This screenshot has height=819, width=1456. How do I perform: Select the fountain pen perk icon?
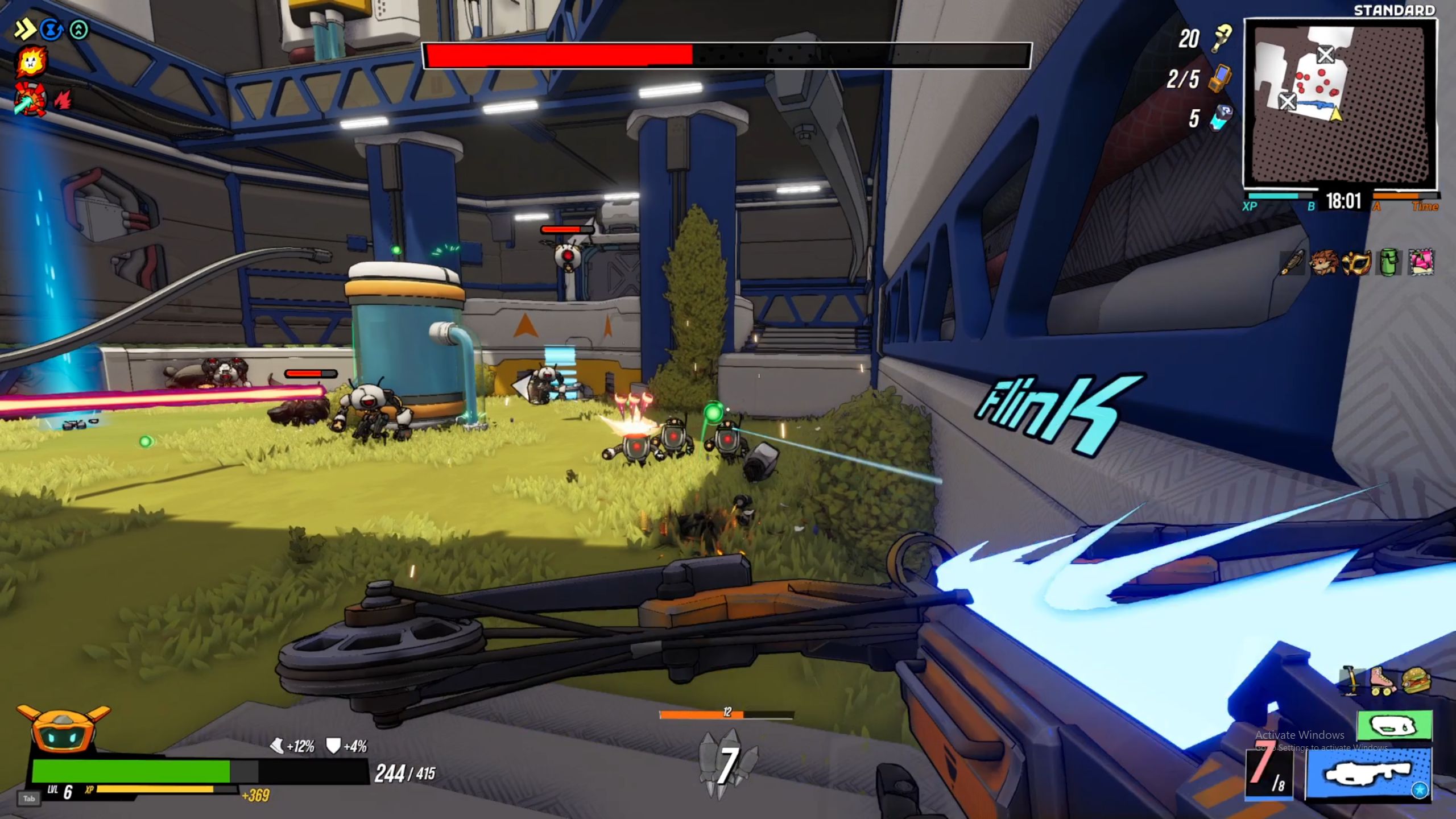(1292, 263)
